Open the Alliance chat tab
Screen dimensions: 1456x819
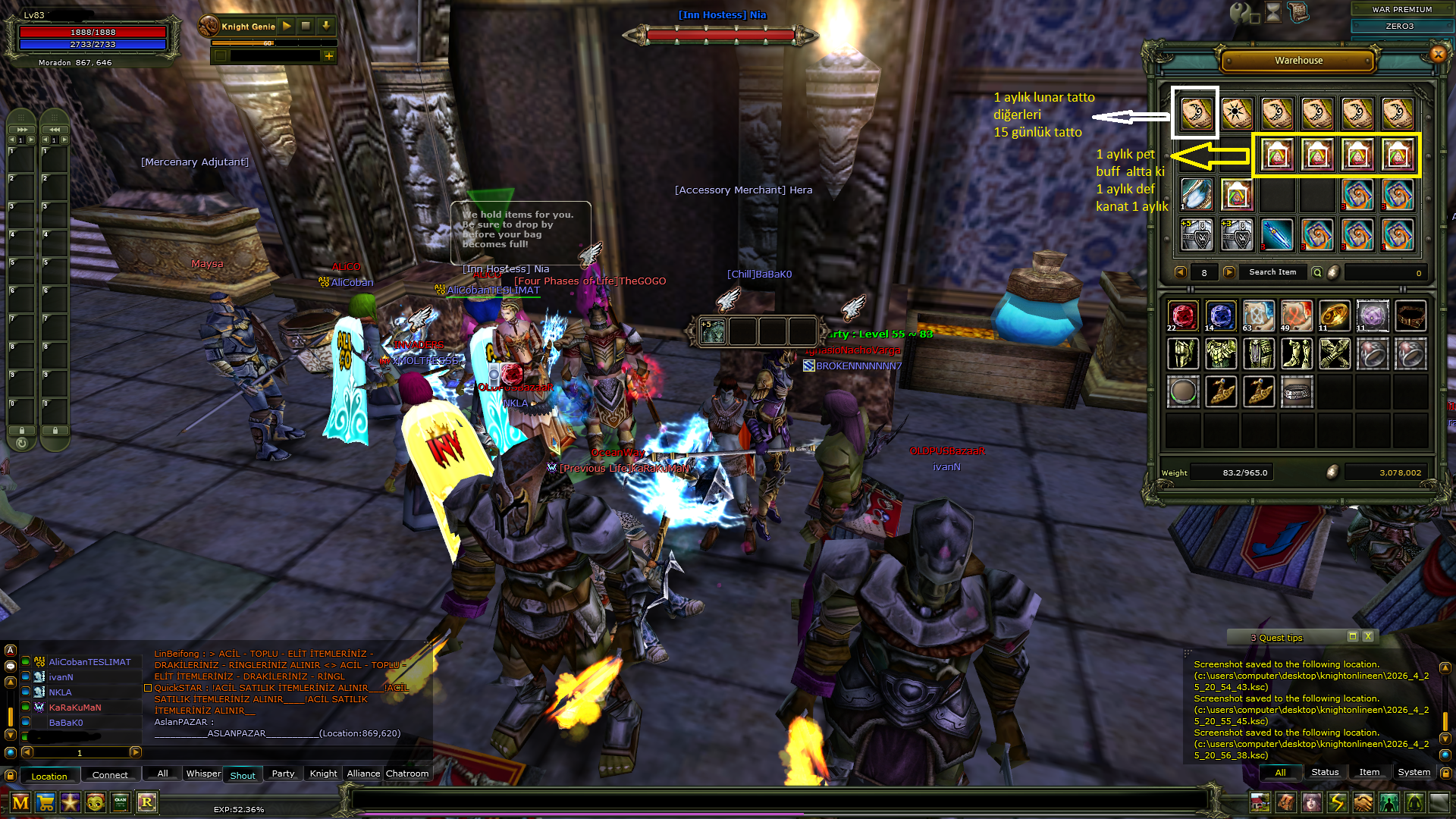tap(363, 773)
